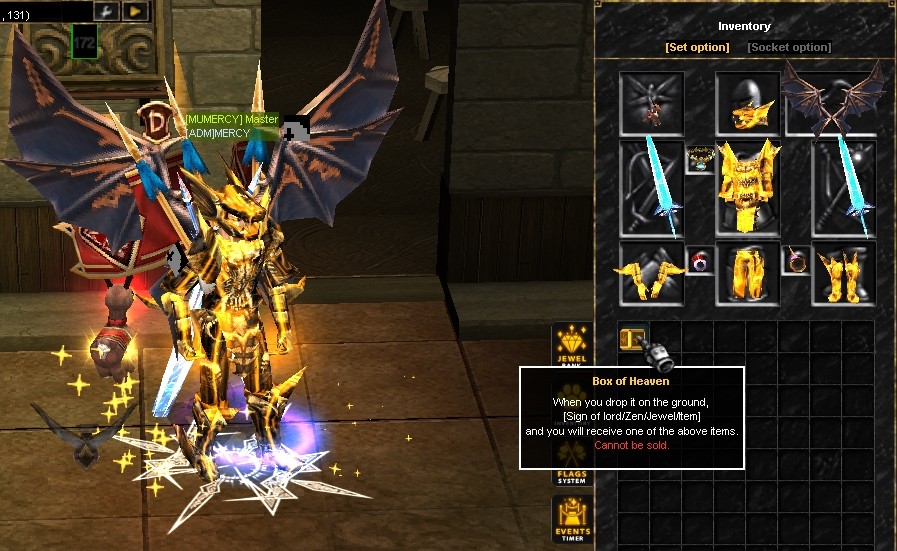Open the Socket option tab

click(x=789, y=47)
